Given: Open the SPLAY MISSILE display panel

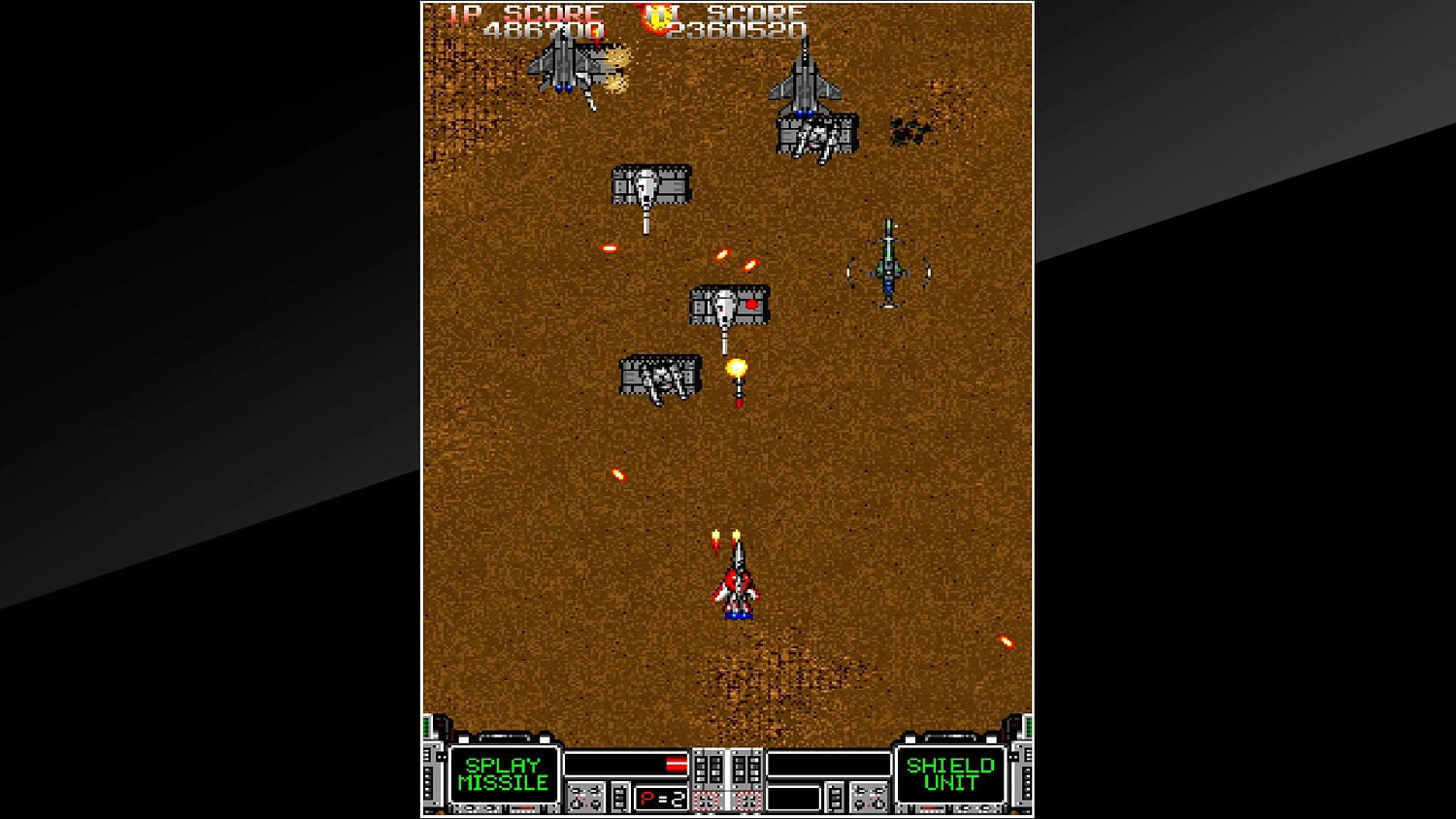Looking at the screenshot, I should pos(506,773).
